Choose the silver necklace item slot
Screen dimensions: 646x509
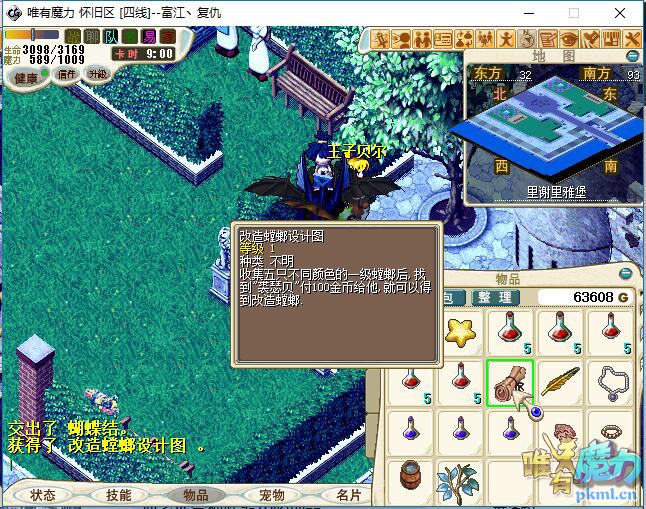pos(612,380)
